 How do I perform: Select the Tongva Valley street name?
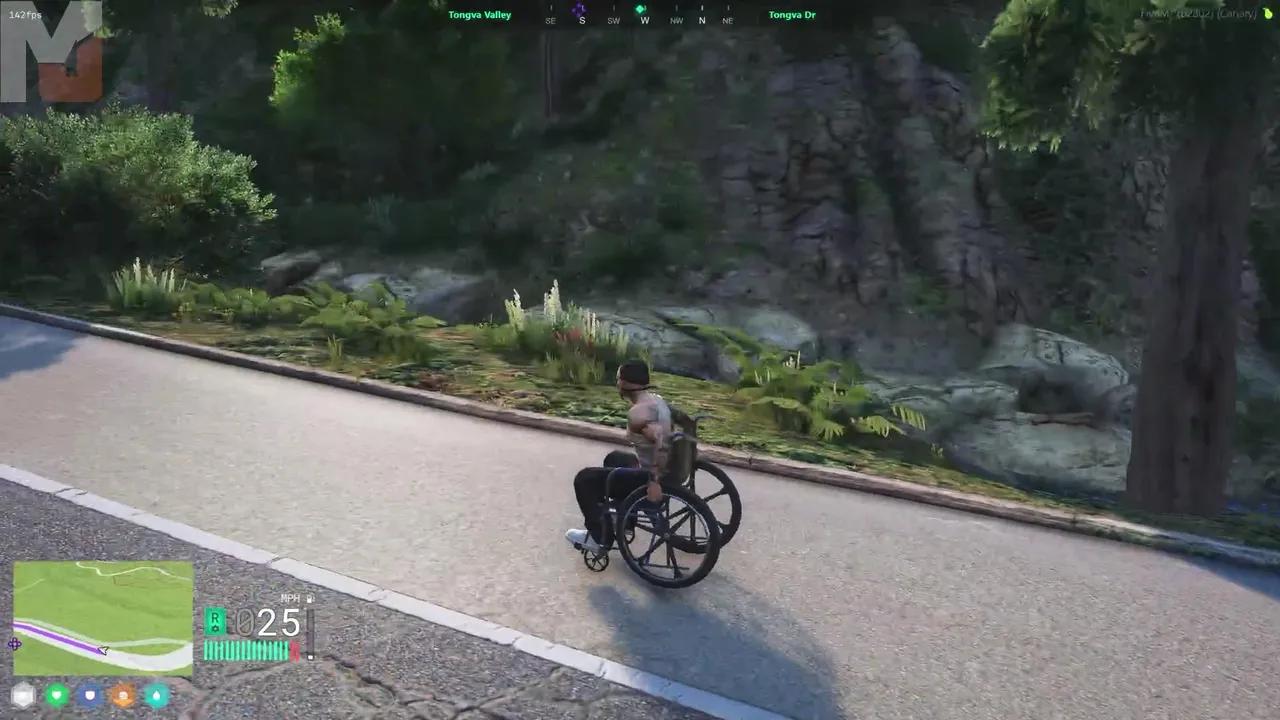480,14
